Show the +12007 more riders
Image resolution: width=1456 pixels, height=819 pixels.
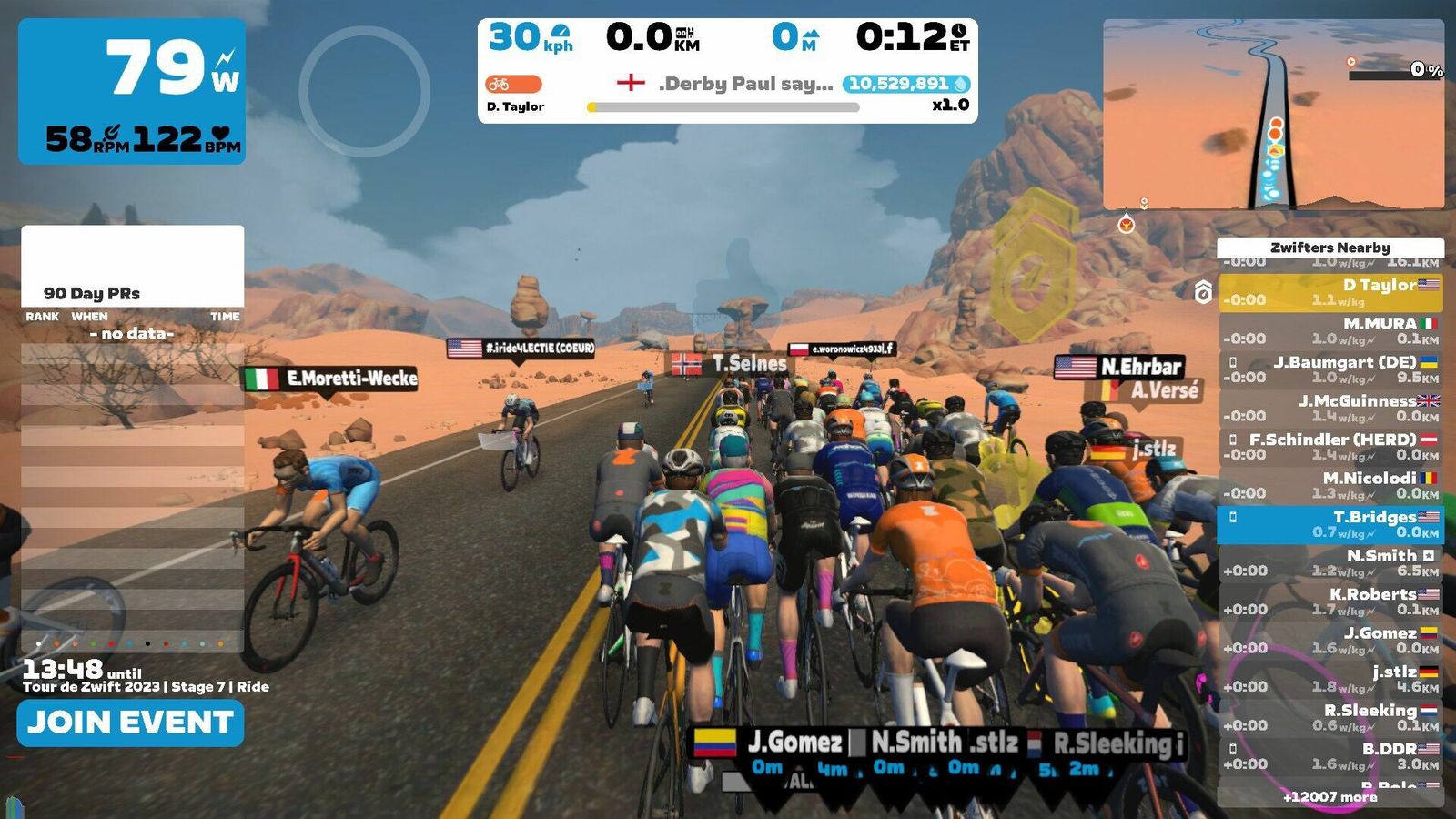(1330, 797)
